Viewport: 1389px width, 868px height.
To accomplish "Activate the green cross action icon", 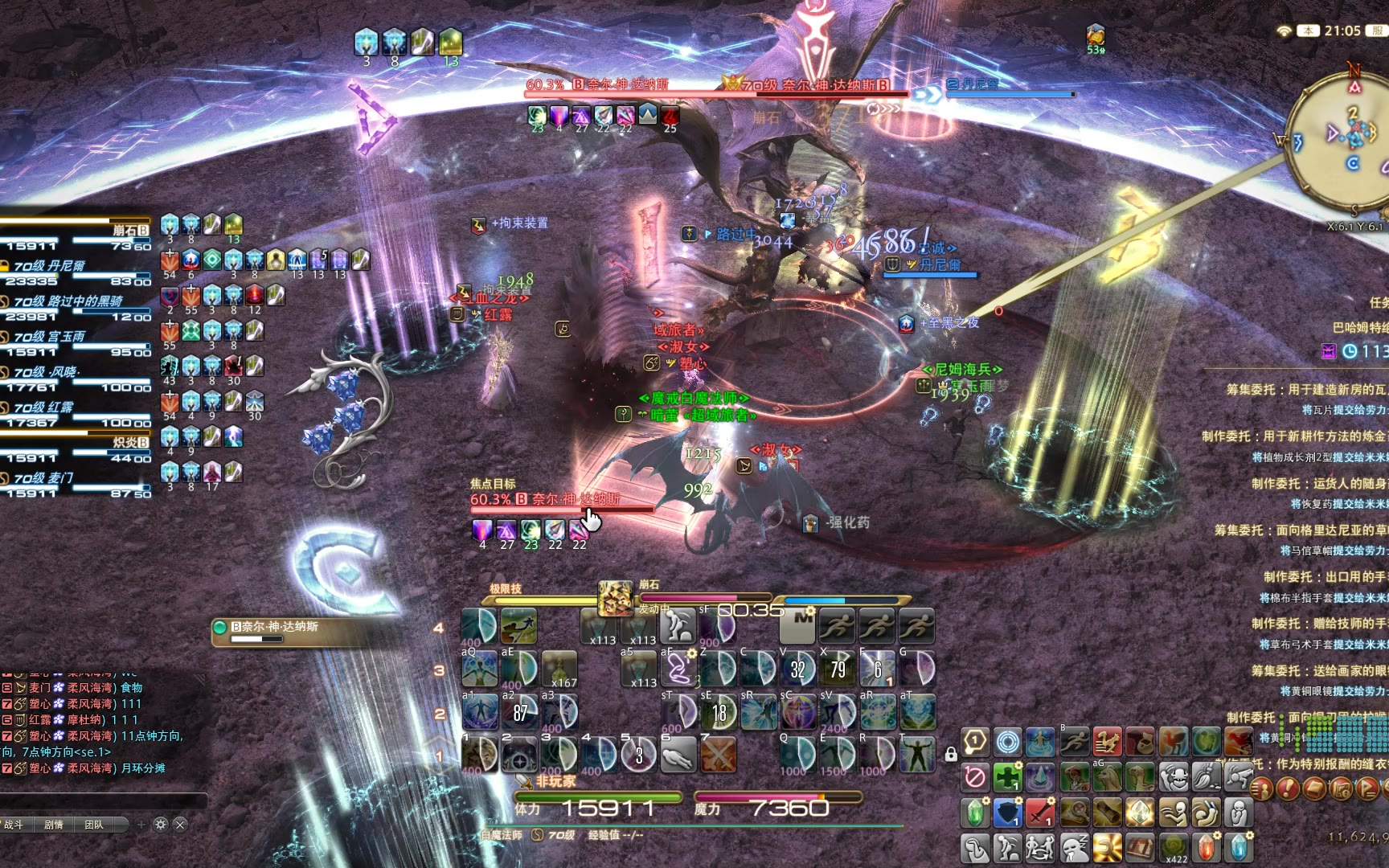I will point(1007,778).
